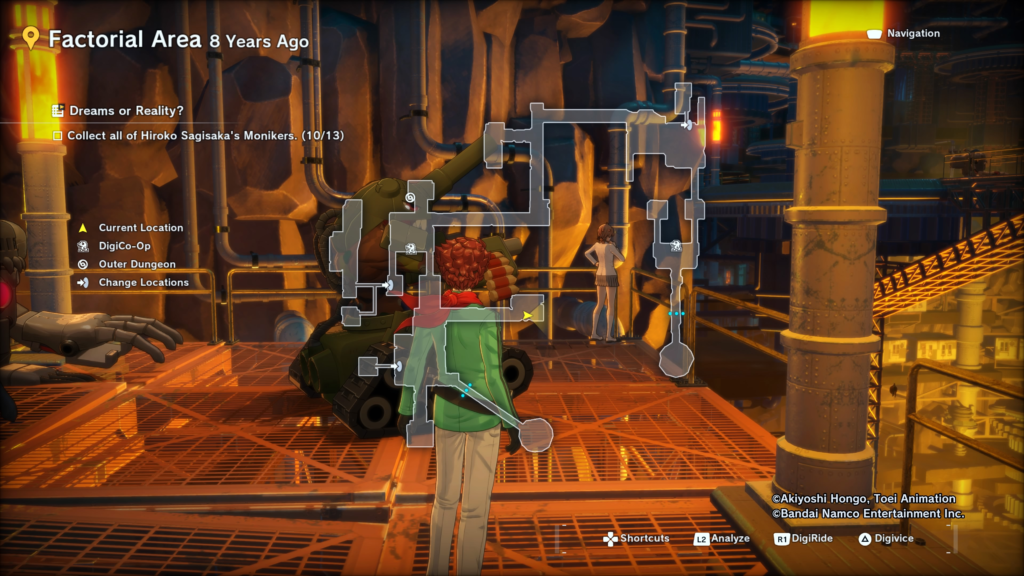
Task: Select the Outer Dungeon swirl marker on the map
Action: 410,200
